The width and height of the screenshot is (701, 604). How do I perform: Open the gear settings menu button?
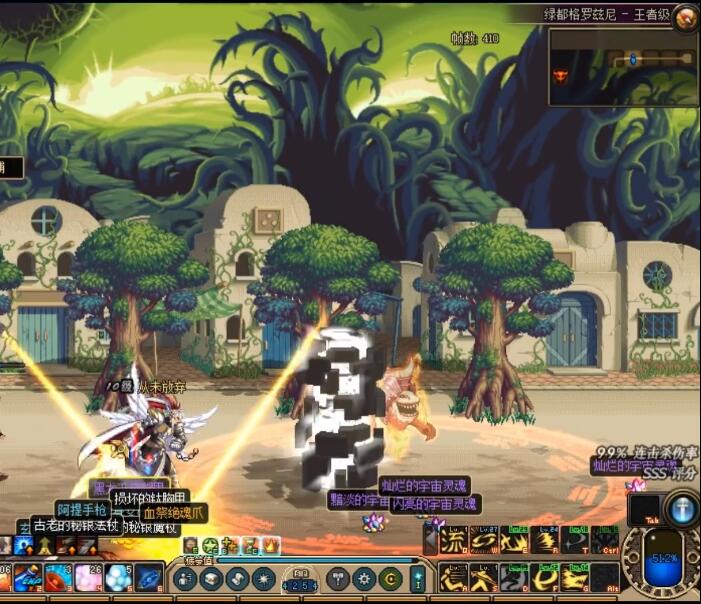365,579
